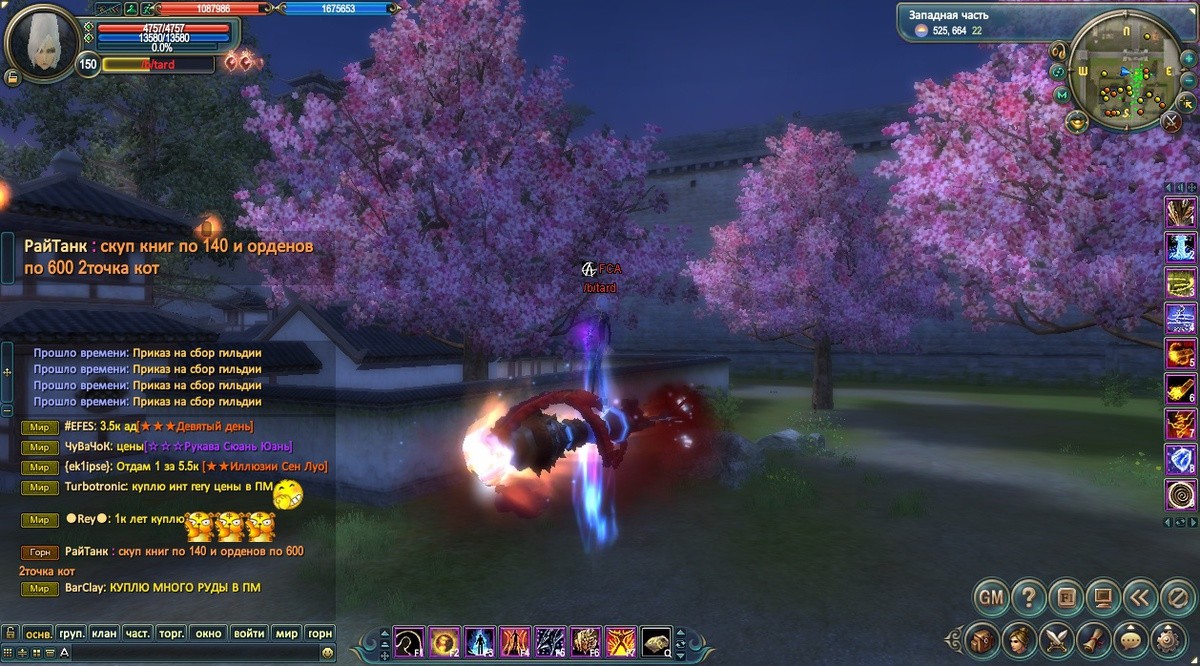Open the GM support button
Viewport: 1200px width, 666px height.
(x=990, y=598)
